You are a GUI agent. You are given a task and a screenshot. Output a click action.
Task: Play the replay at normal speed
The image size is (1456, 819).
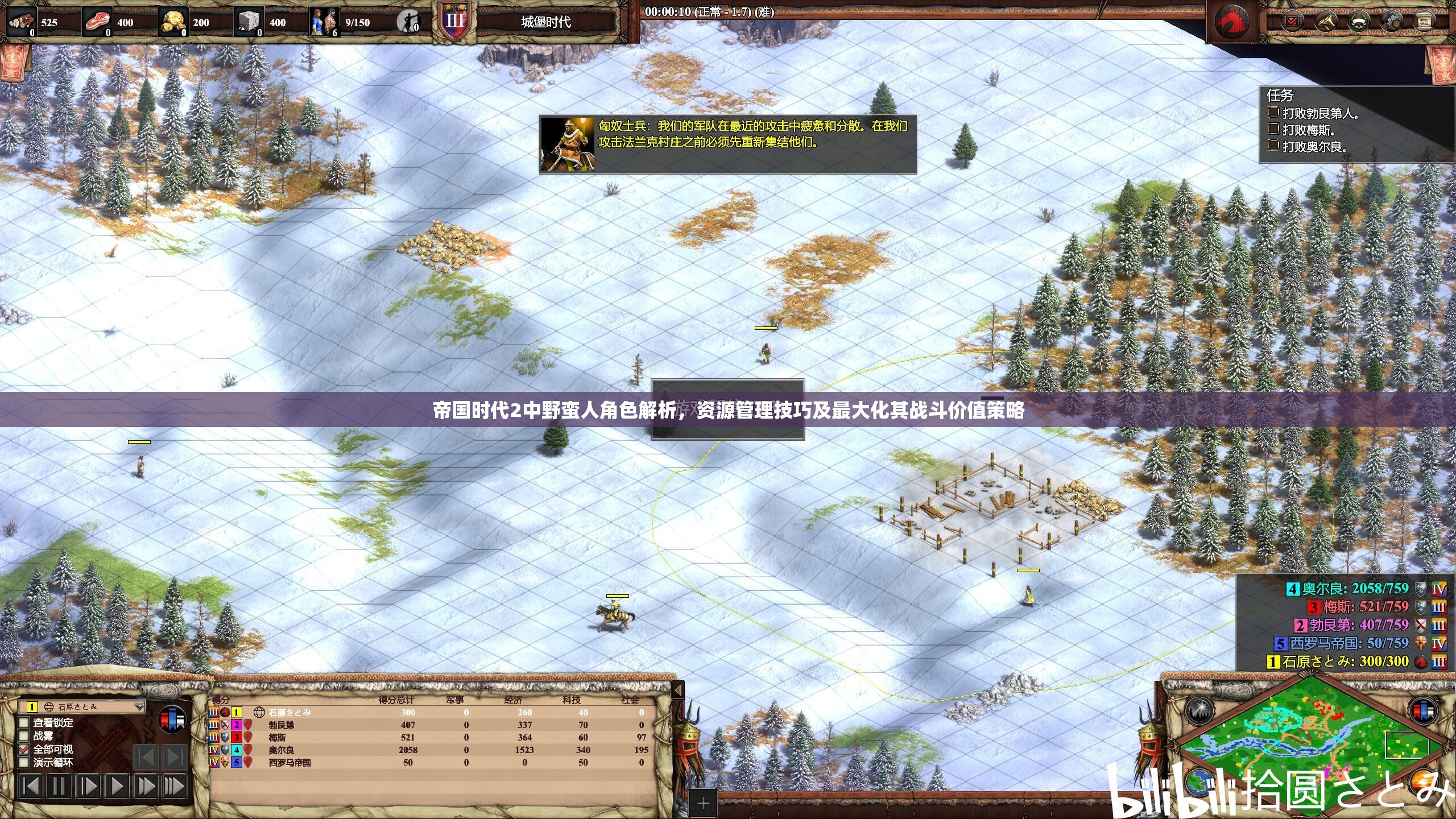(117, 787)
